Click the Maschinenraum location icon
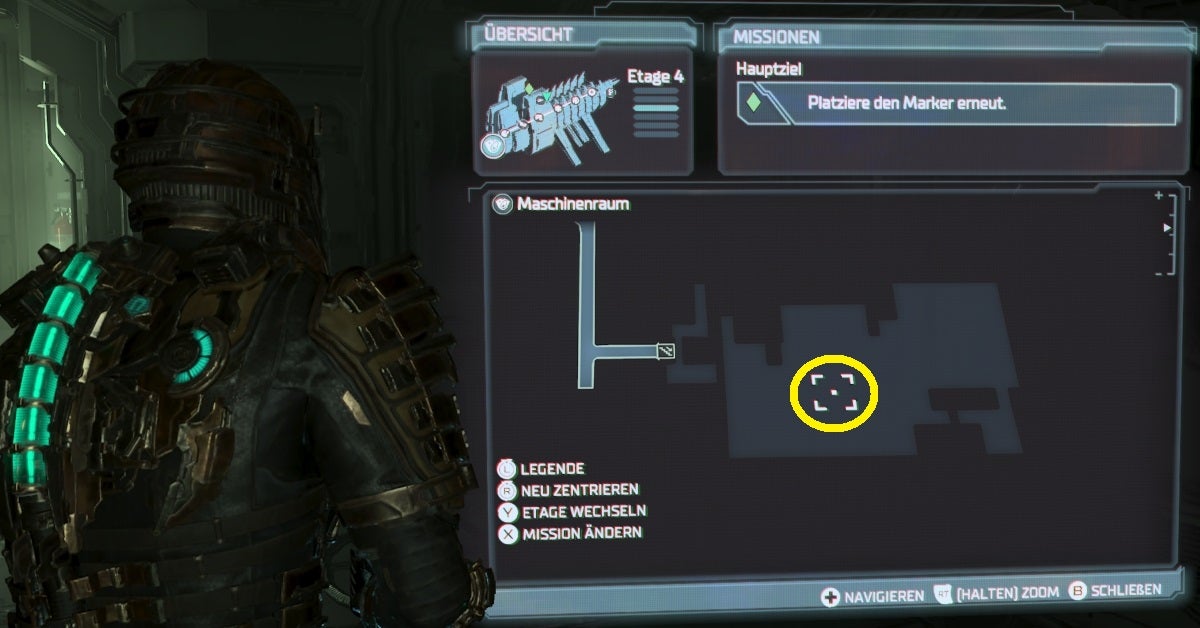 (504, 204)
